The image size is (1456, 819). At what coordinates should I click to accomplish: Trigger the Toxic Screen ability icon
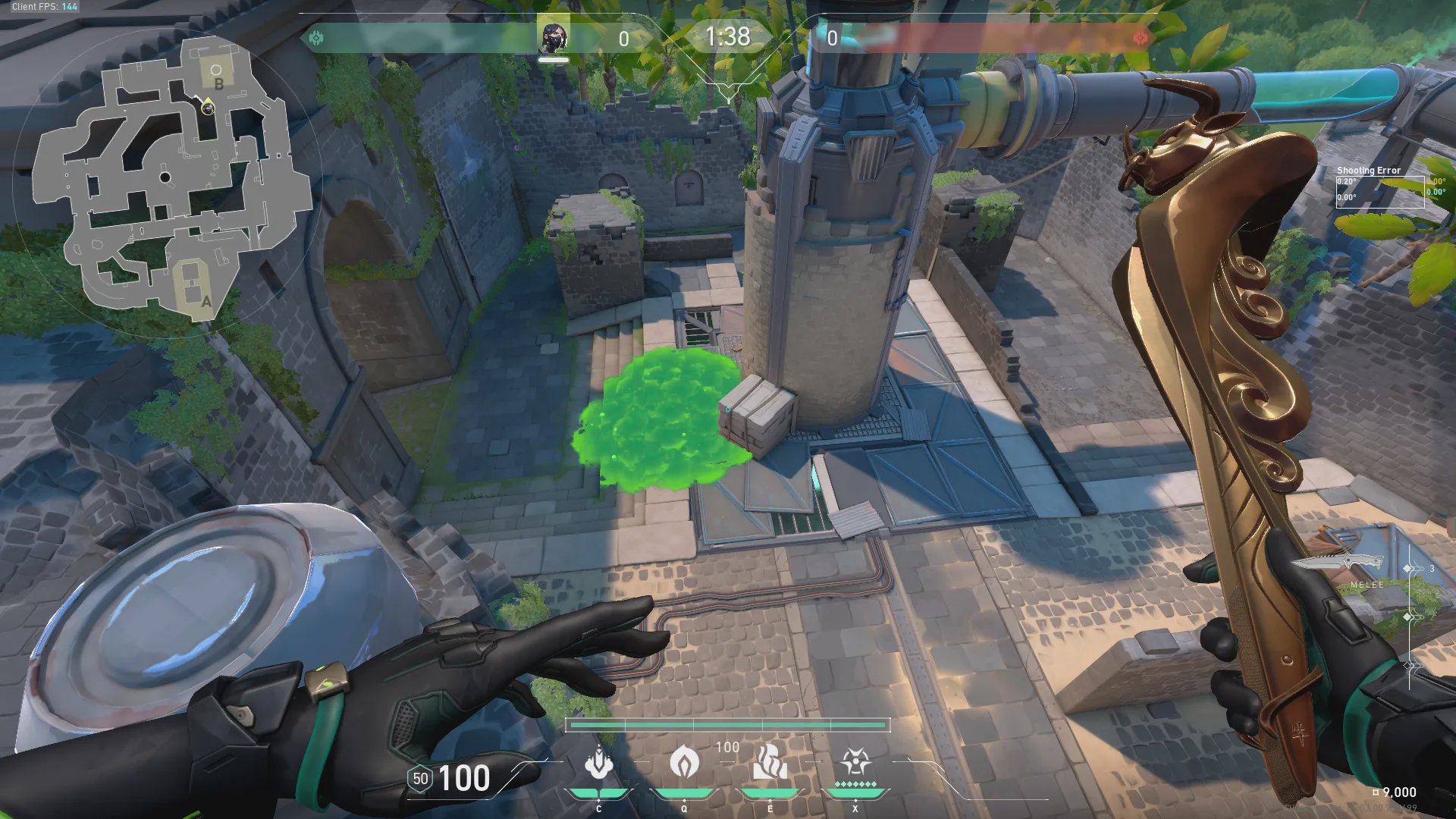coord(770,763)
